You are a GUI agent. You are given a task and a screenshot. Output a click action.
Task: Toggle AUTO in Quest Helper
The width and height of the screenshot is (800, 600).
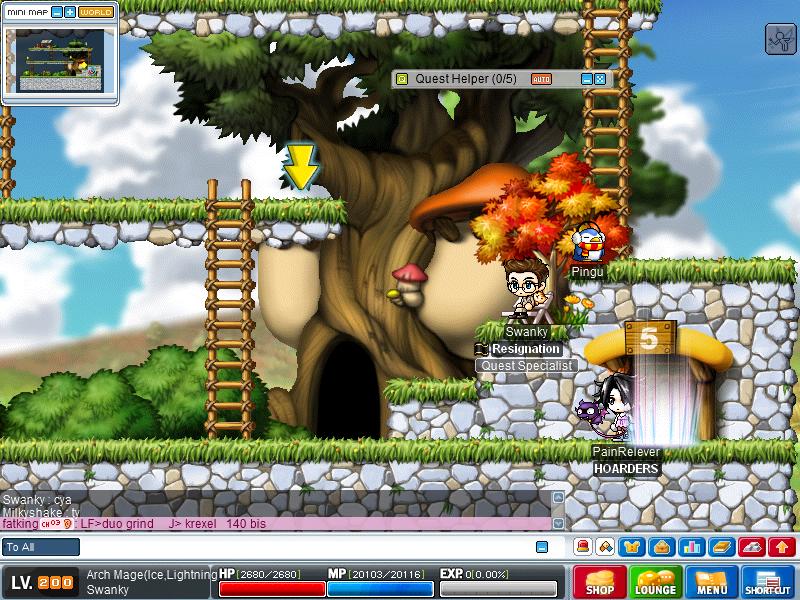541,78
